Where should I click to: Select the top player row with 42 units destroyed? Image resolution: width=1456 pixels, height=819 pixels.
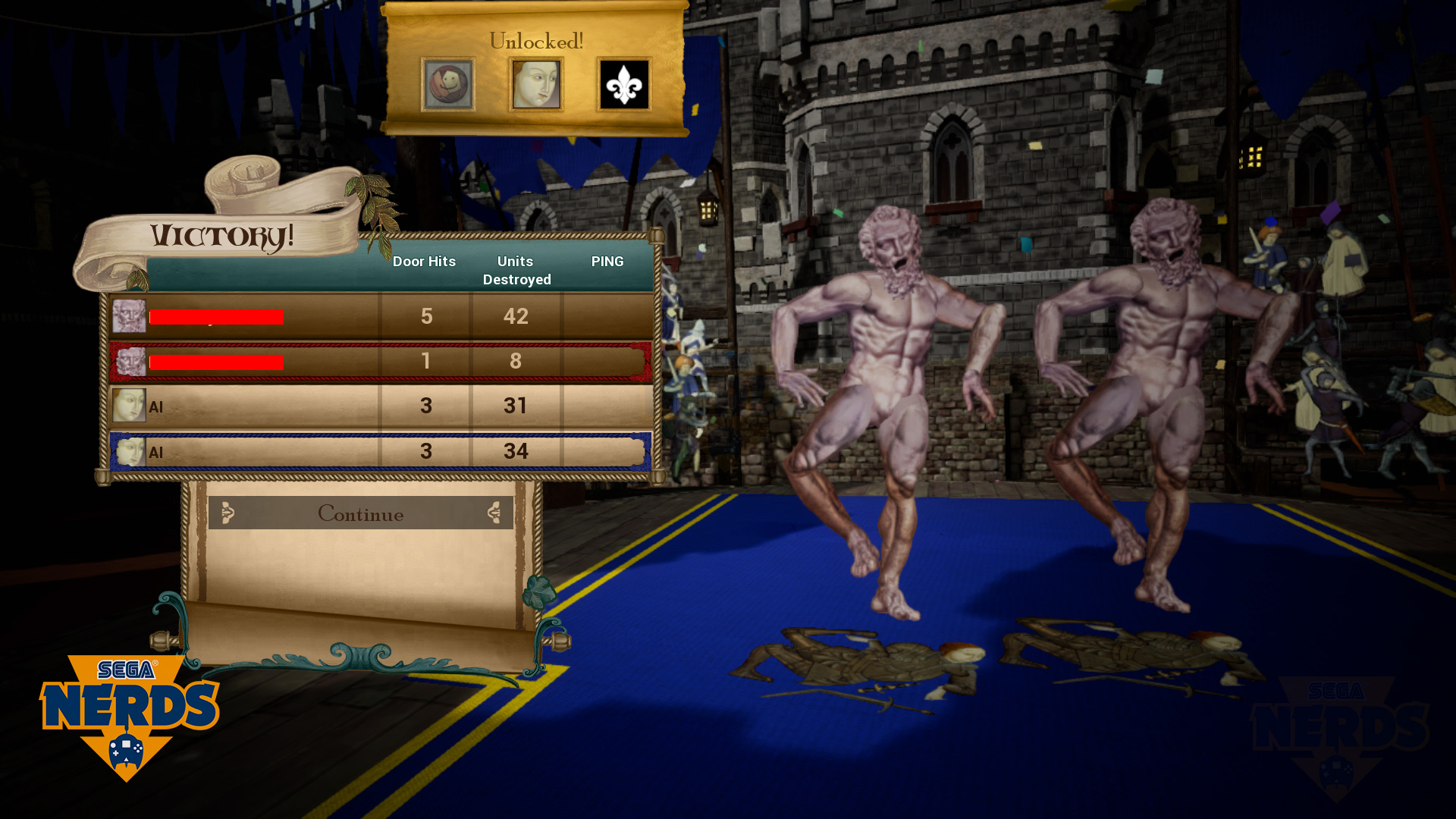click(379, 316)
